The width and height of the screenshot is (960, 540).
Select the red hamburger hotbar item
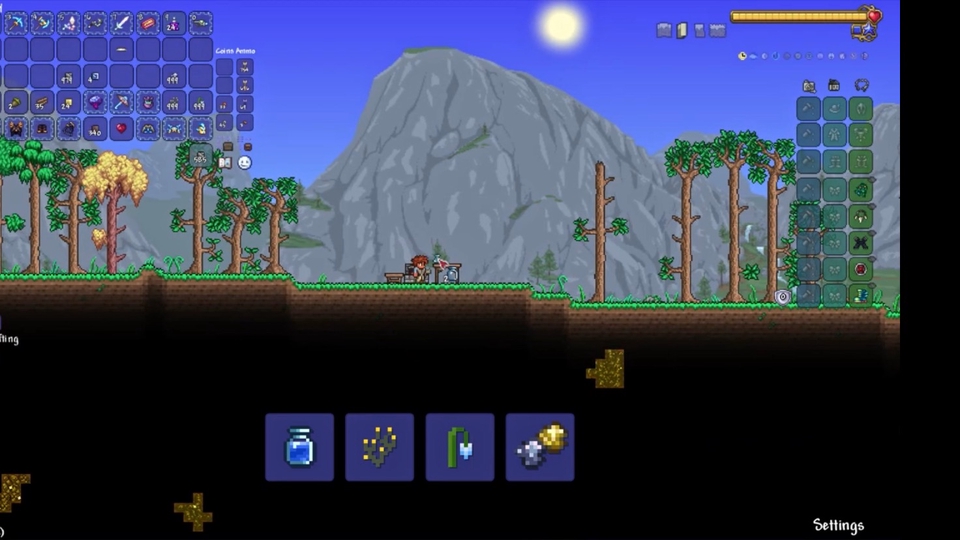coord(148,22)
